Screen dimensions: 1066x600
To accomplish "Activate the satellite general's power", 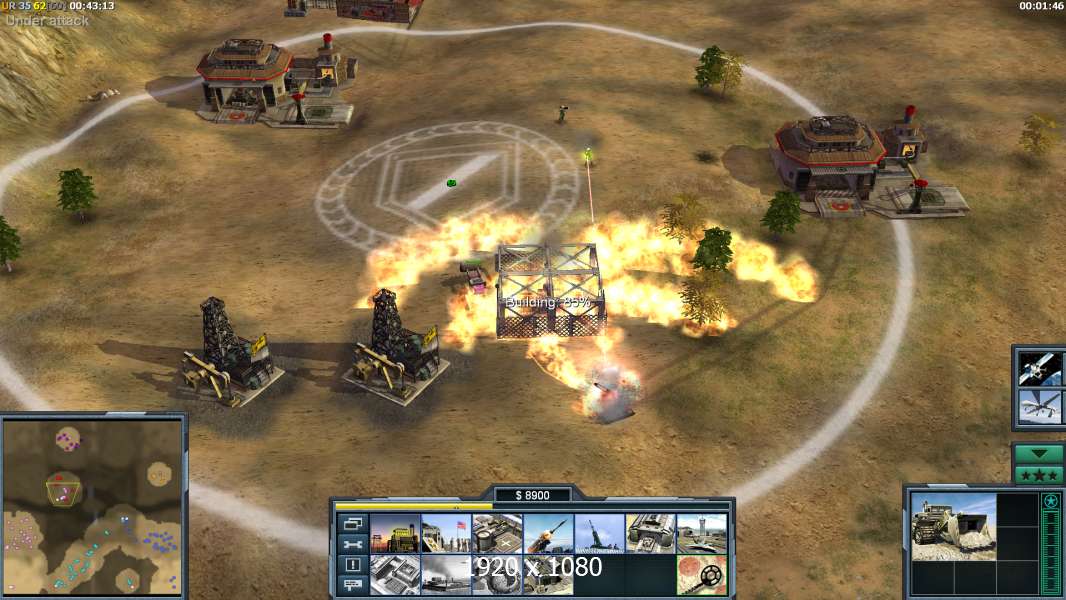I will [1040, 368].
